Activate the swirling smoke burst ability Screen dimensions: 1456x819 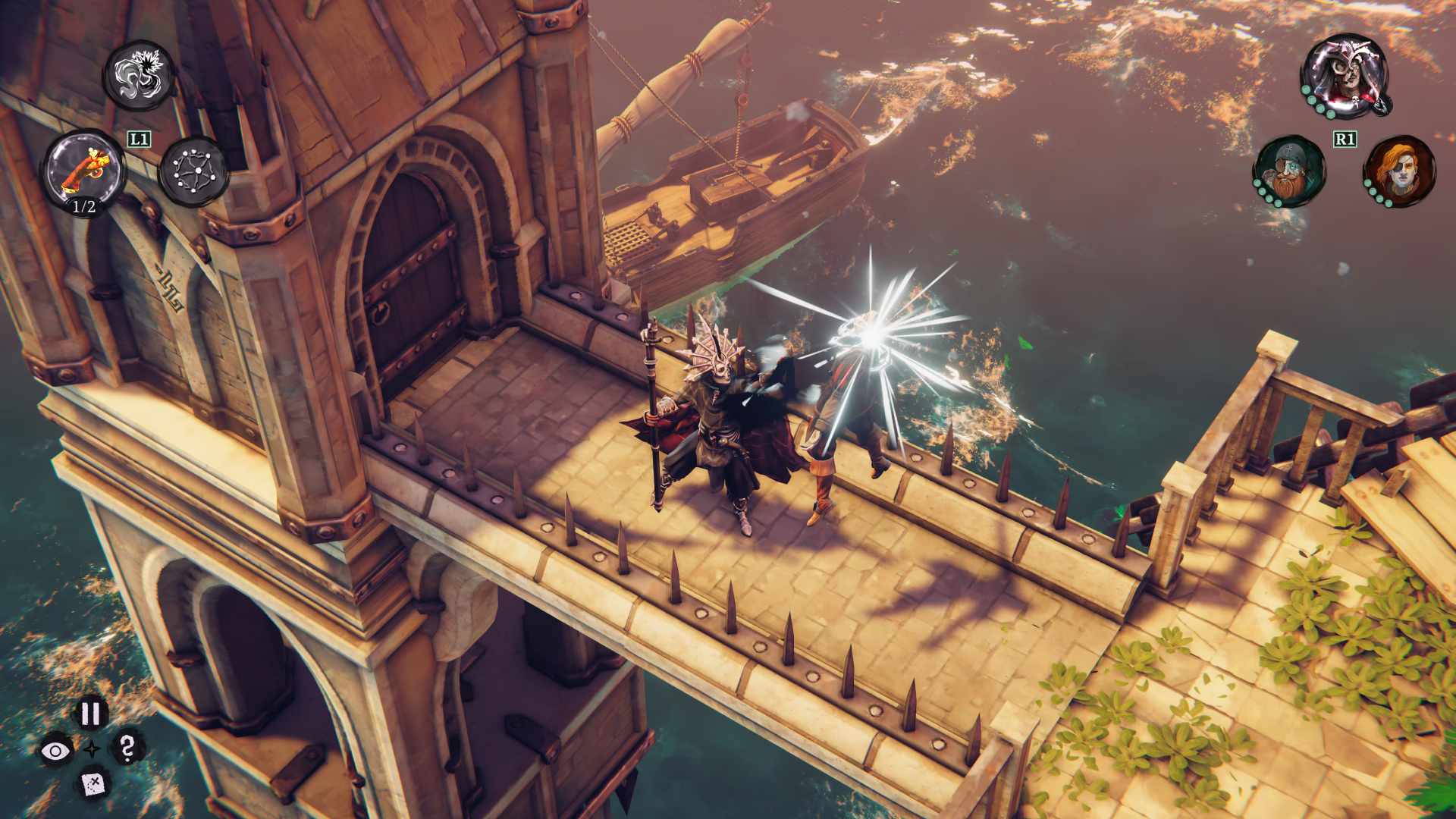click(x=140, y=75)
